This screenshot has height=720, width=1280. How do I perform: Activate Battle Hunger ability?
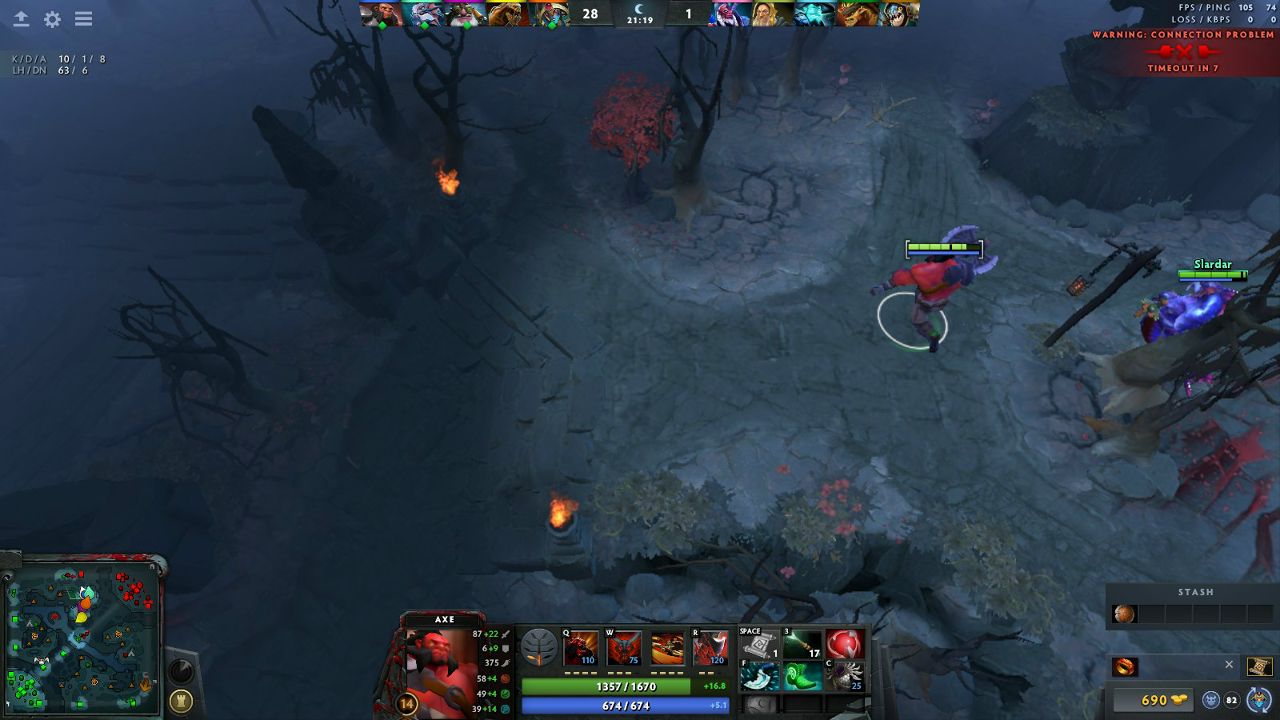(624, 648)
